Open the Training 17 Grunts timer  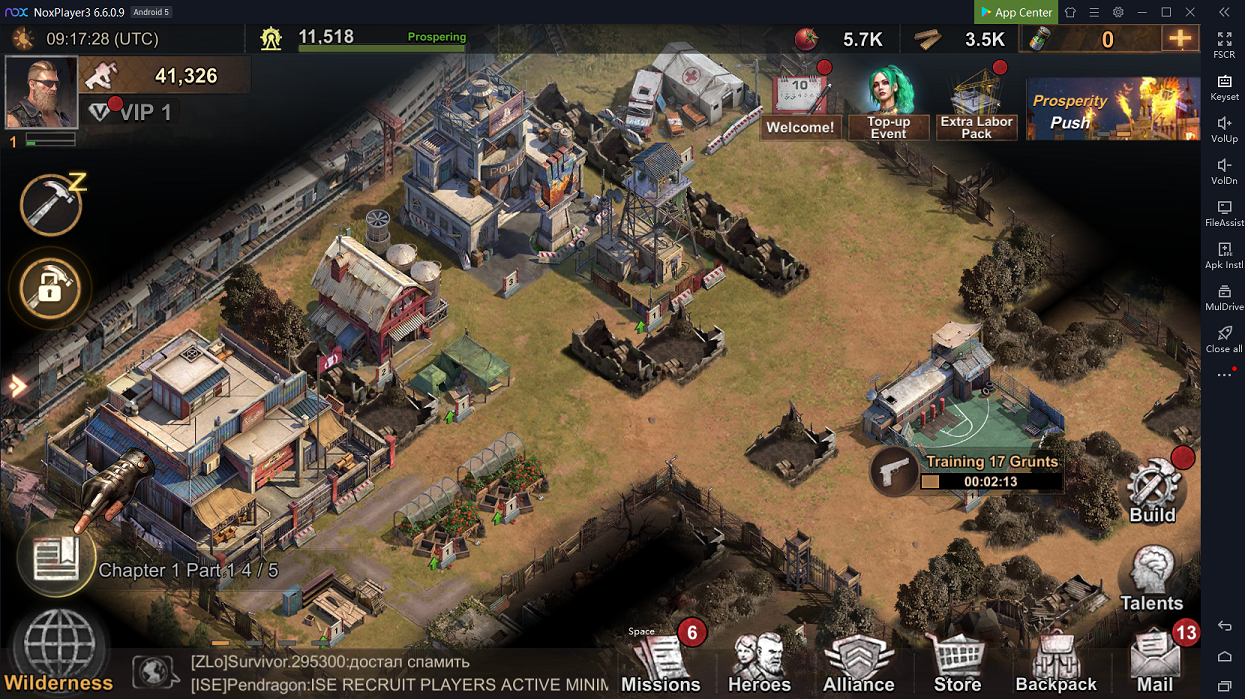click(966, 472)
